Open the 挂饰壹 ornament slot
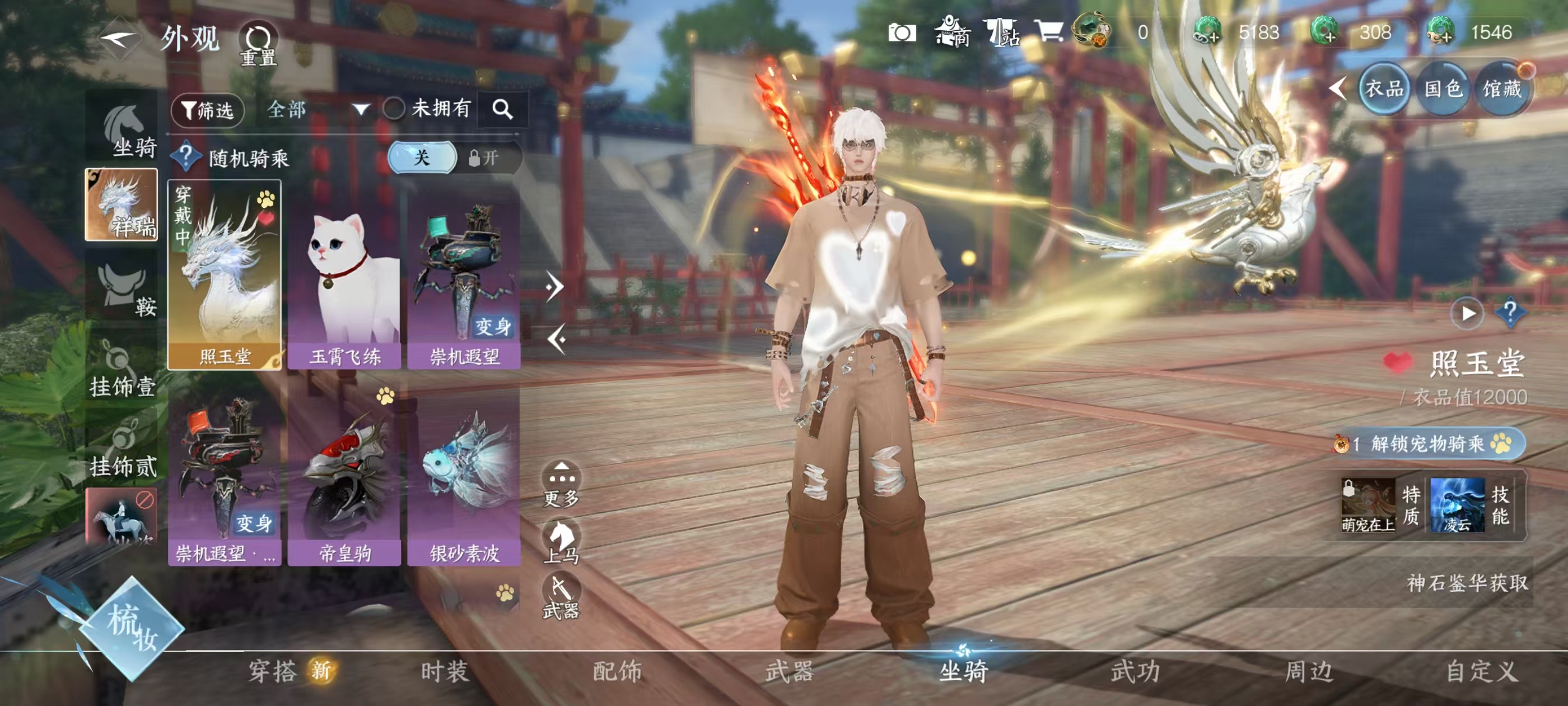Screen dimensions: 1568x706 (122, 370)
